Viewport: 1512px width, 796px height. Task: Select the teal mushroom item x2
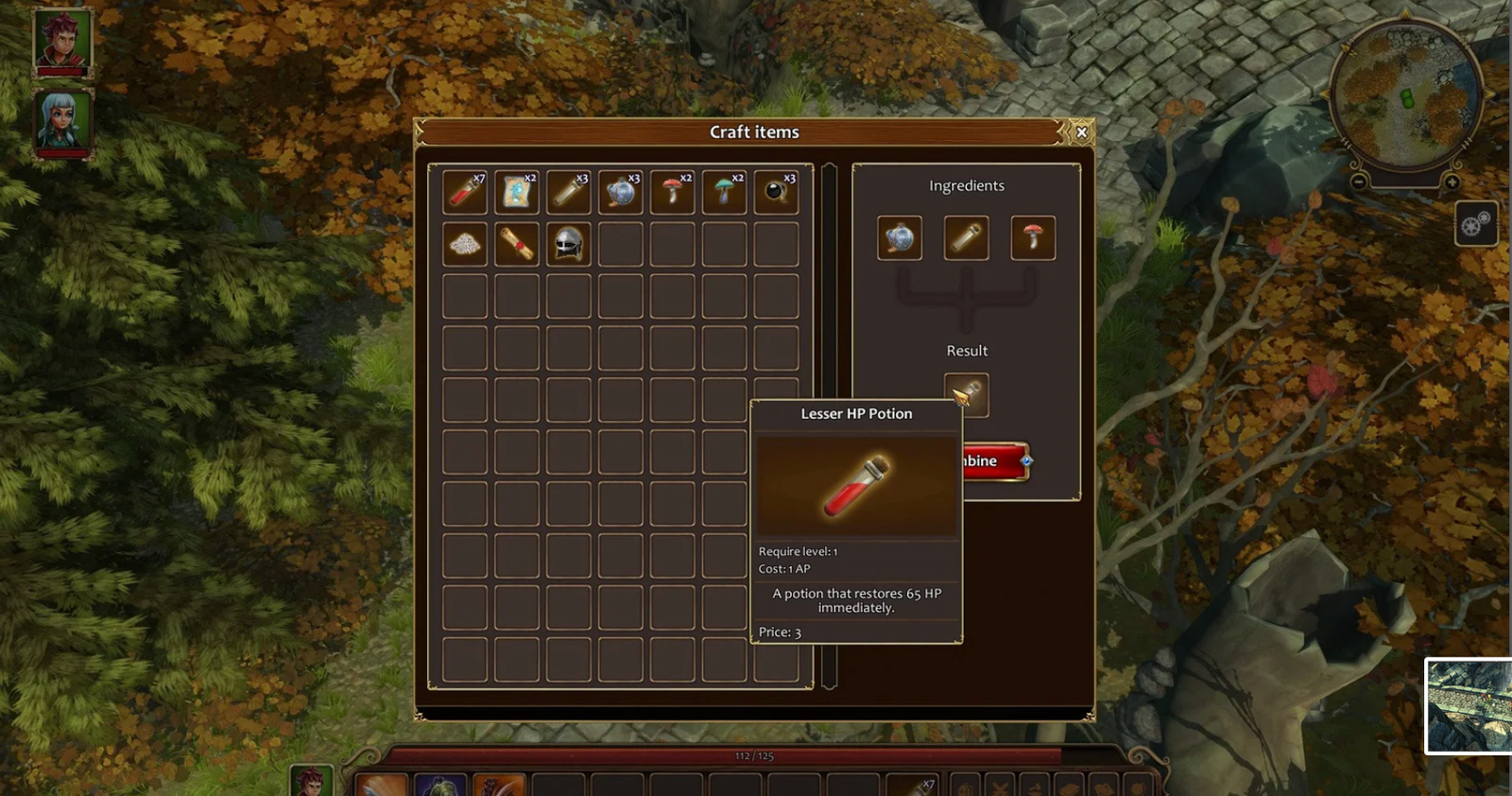point(723,192)
